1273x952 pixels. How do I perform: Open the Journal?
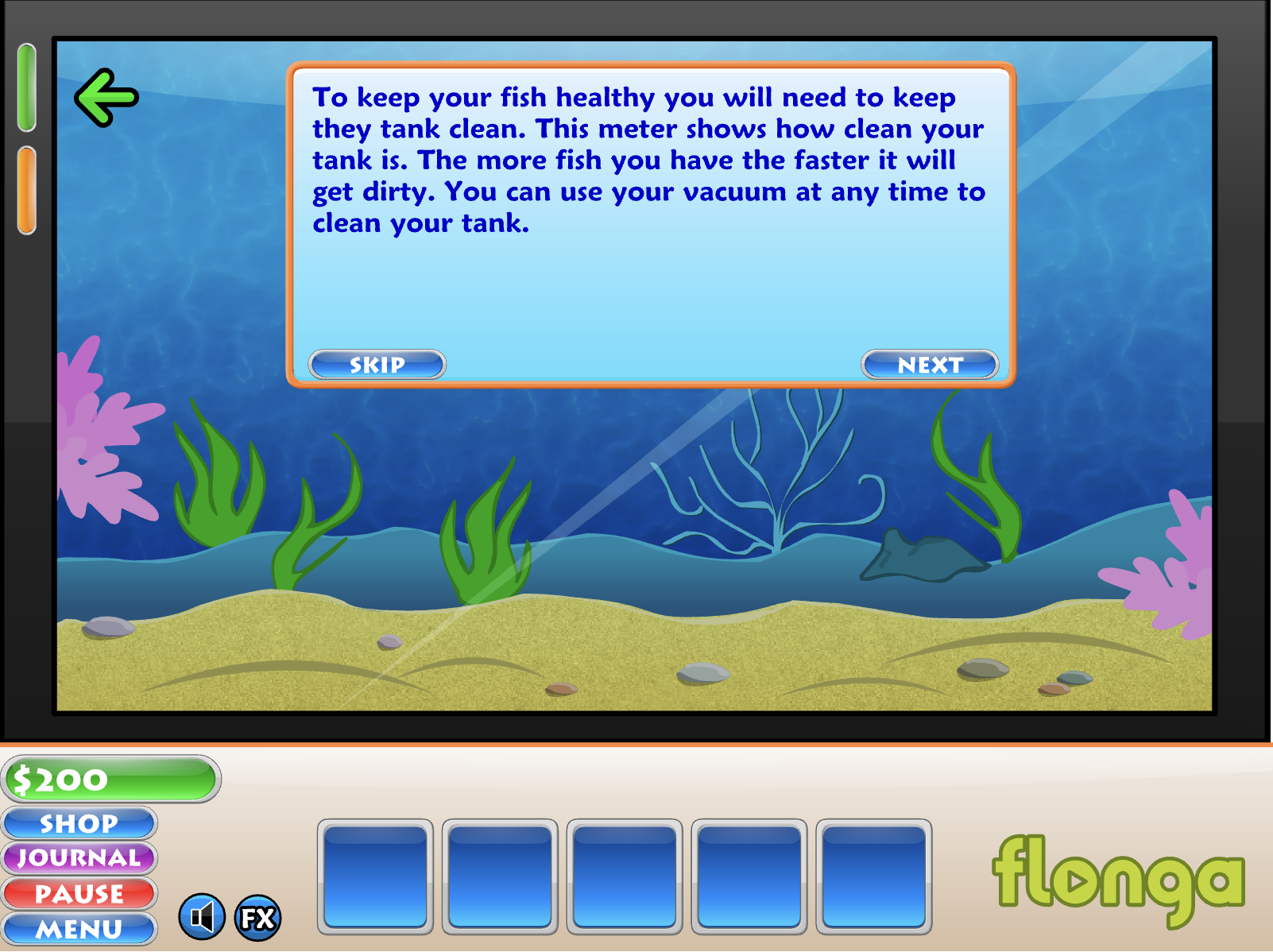point(79,858)
